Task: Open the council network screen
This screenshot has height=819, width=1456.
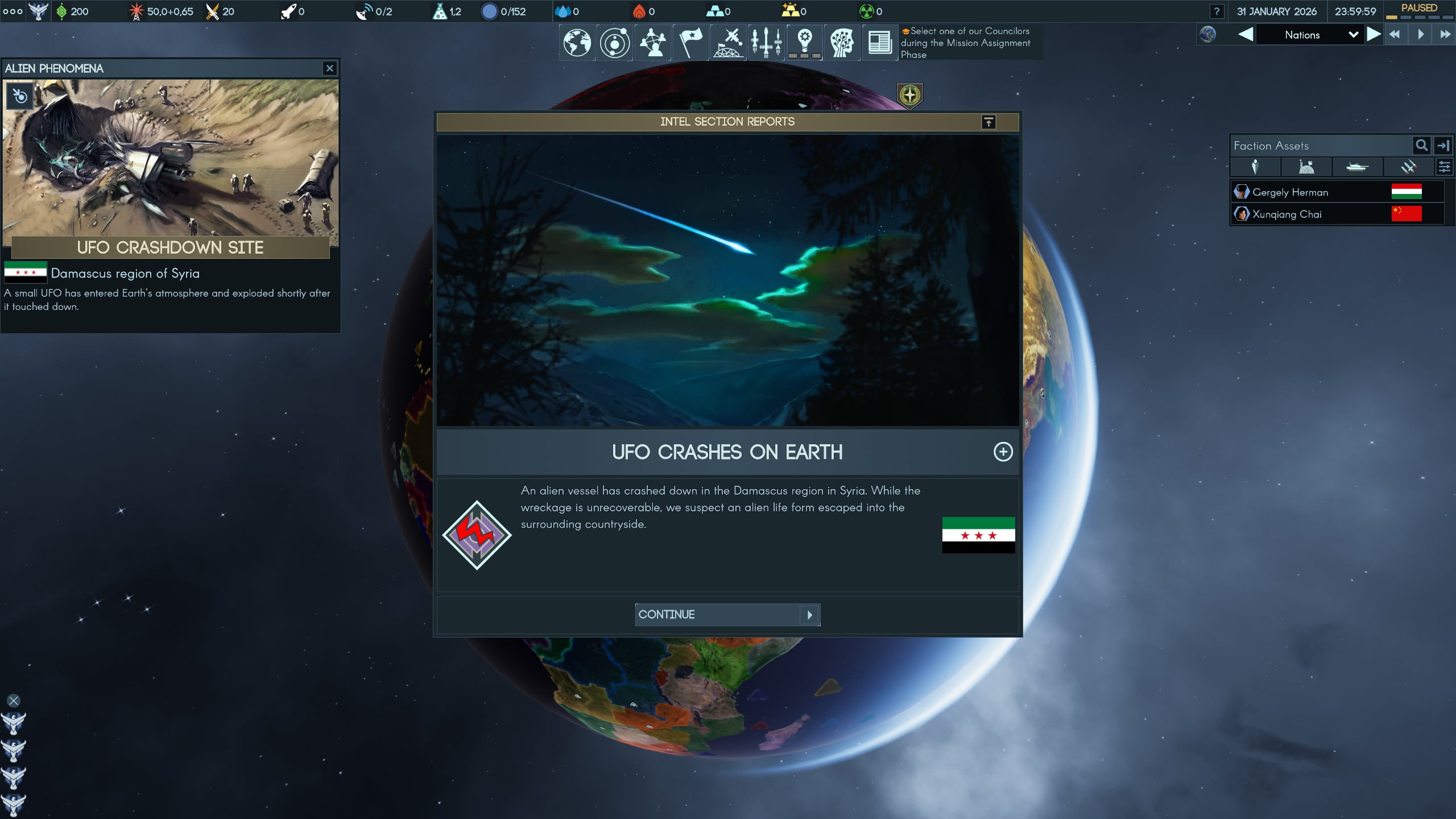Action: point(652,43)
